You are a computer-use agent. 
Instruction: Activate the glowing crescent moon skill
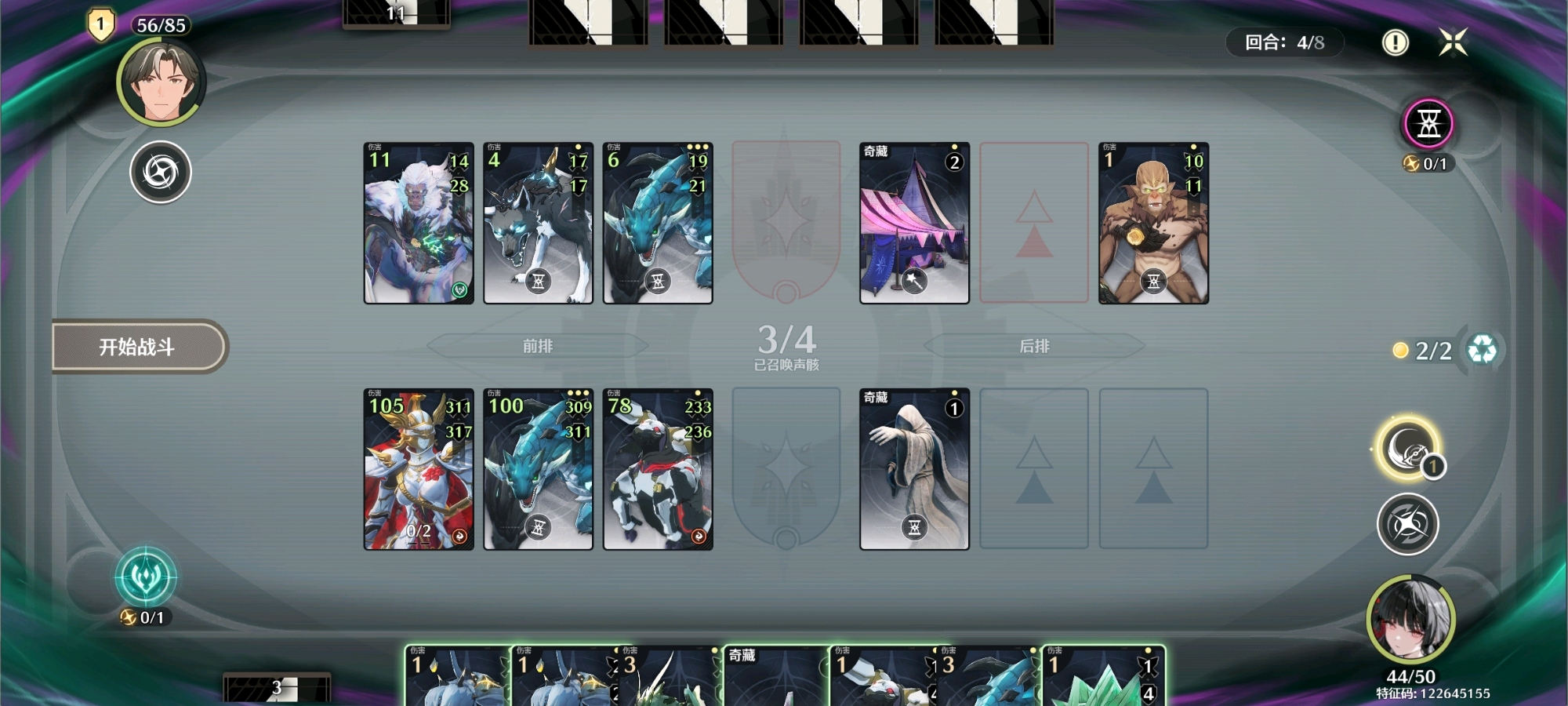1406,449
